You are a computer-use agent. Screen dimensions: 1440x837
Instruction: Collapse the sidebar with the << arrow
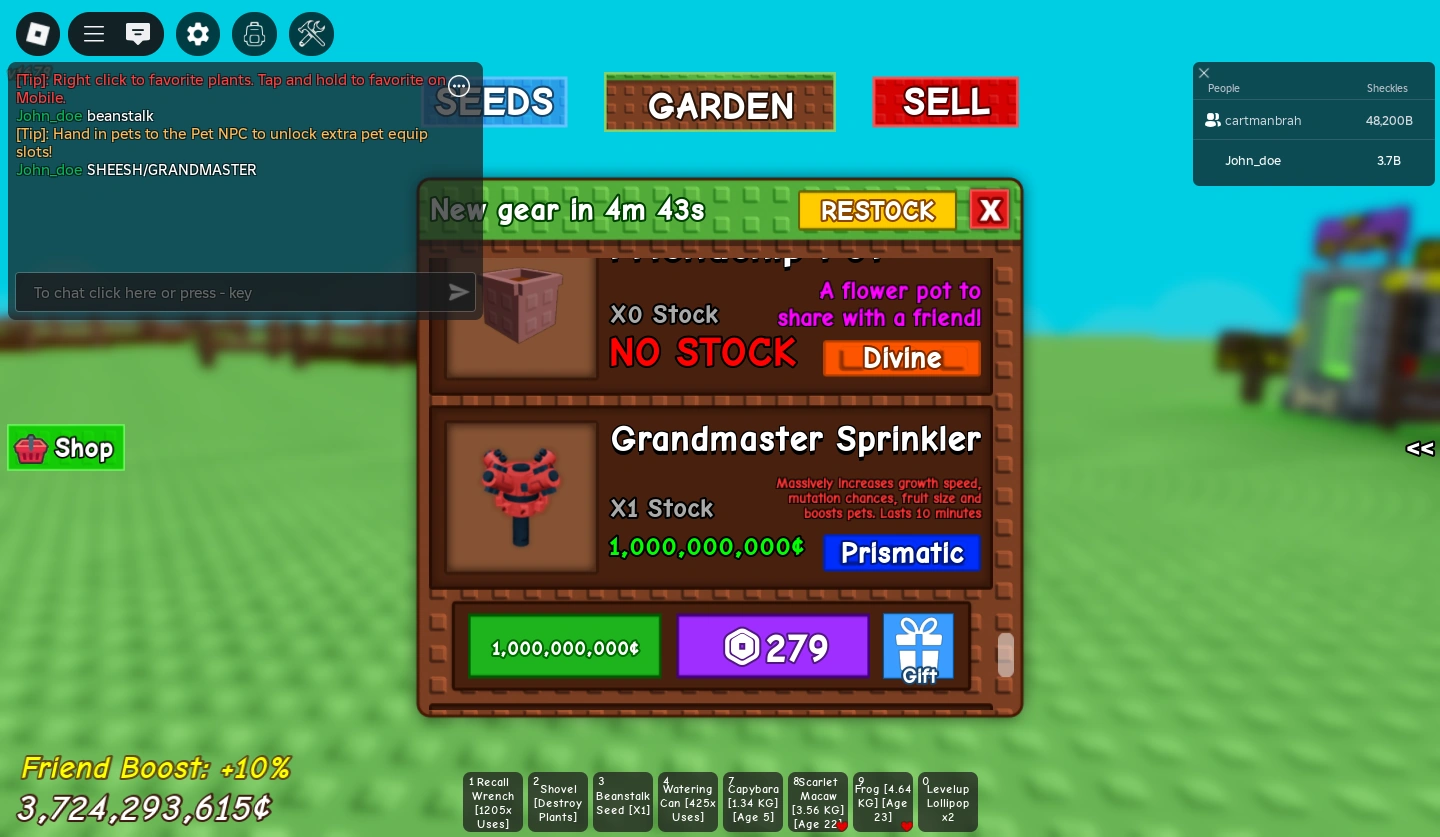[1419, 448]
